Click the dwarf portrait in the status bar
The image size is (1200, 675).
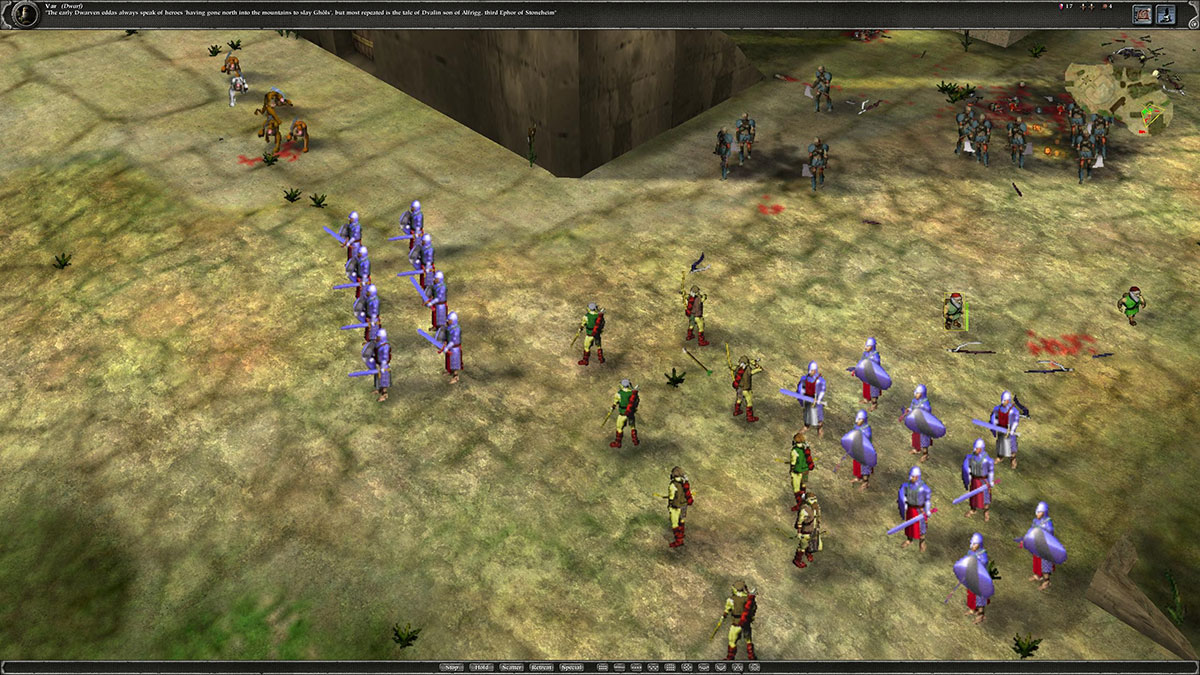coord(19,13)
